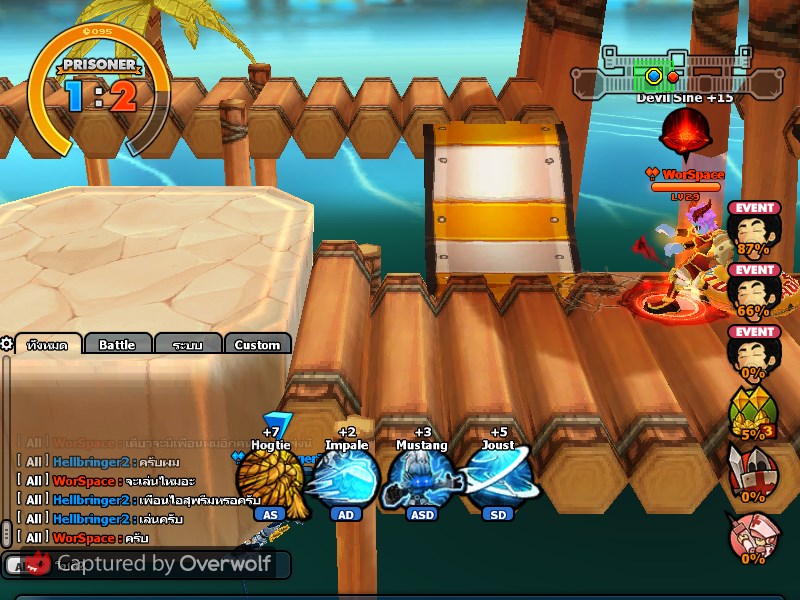Activate the Joust skill

(x=497, y=478)
